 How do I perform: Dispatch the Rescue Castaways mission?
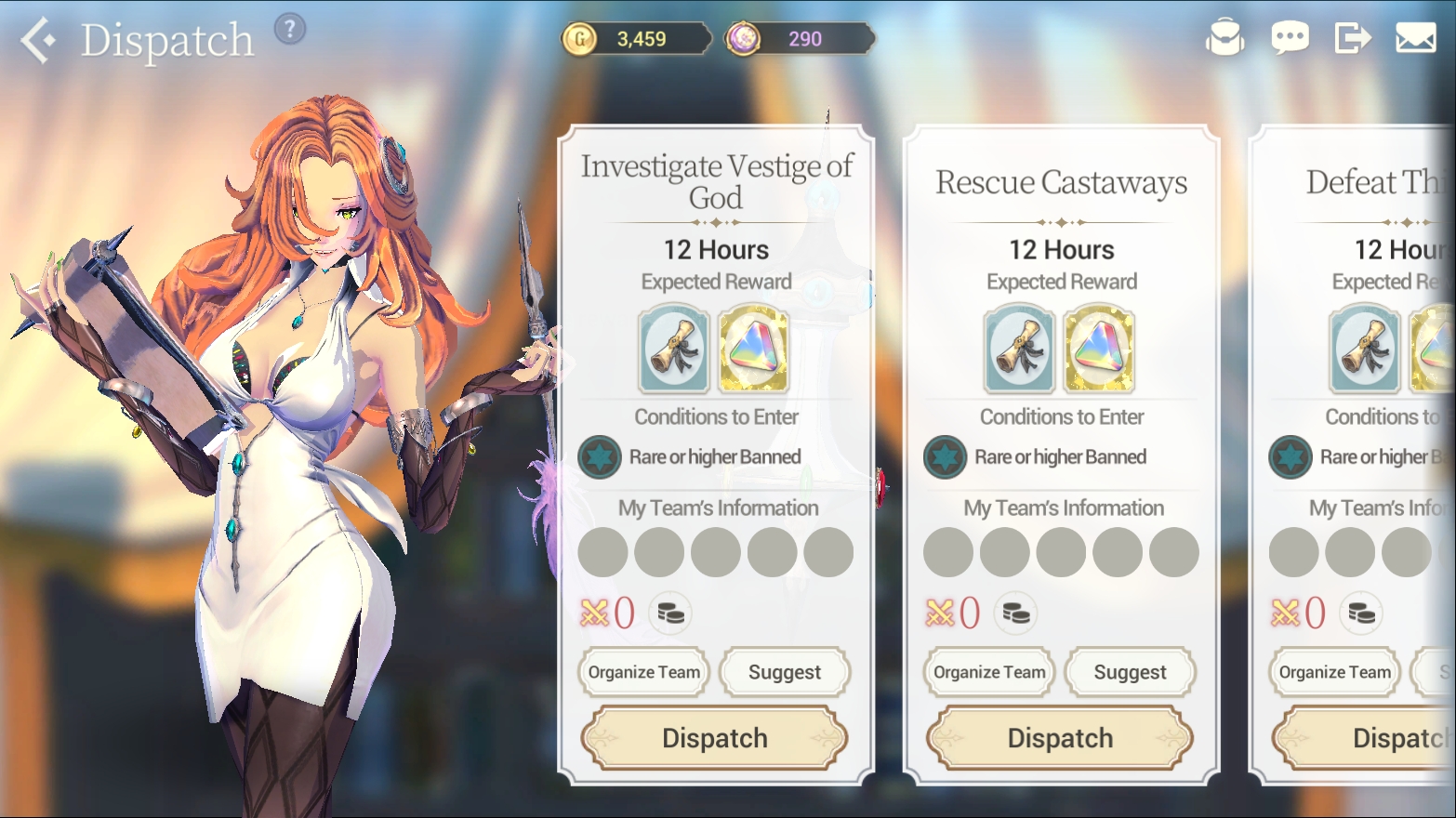point(1060,738)
